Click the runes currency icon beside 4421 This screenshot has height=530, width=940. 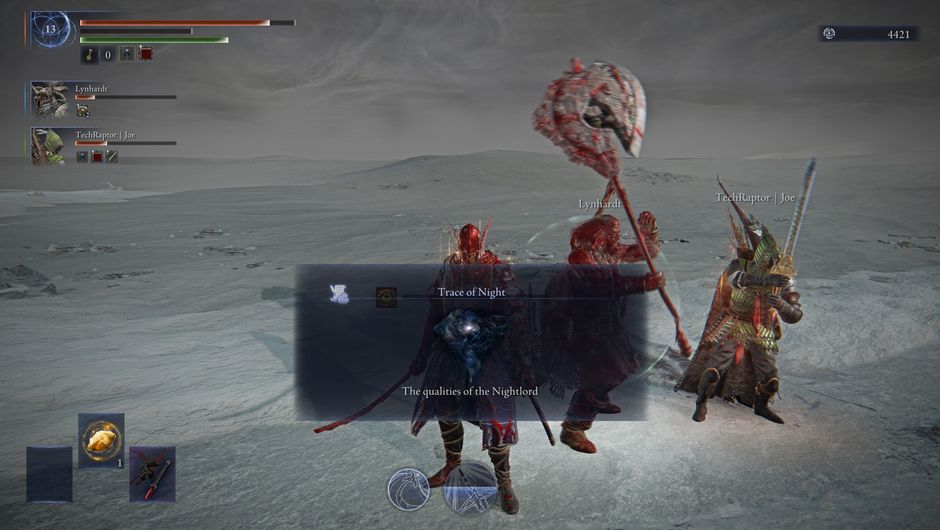[x=829, y=34]
